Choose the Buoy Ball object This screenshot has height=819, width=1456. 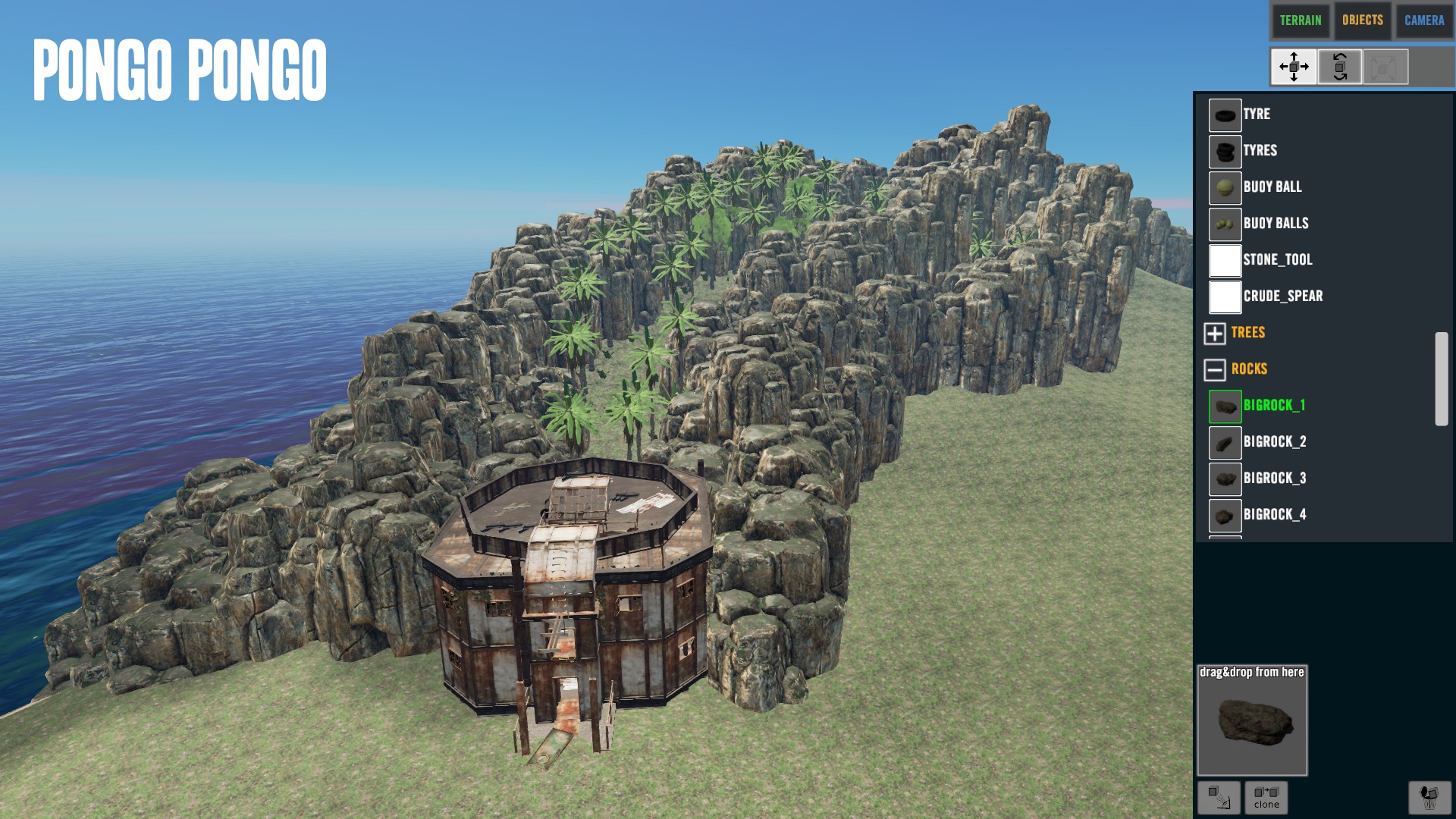1272,187
